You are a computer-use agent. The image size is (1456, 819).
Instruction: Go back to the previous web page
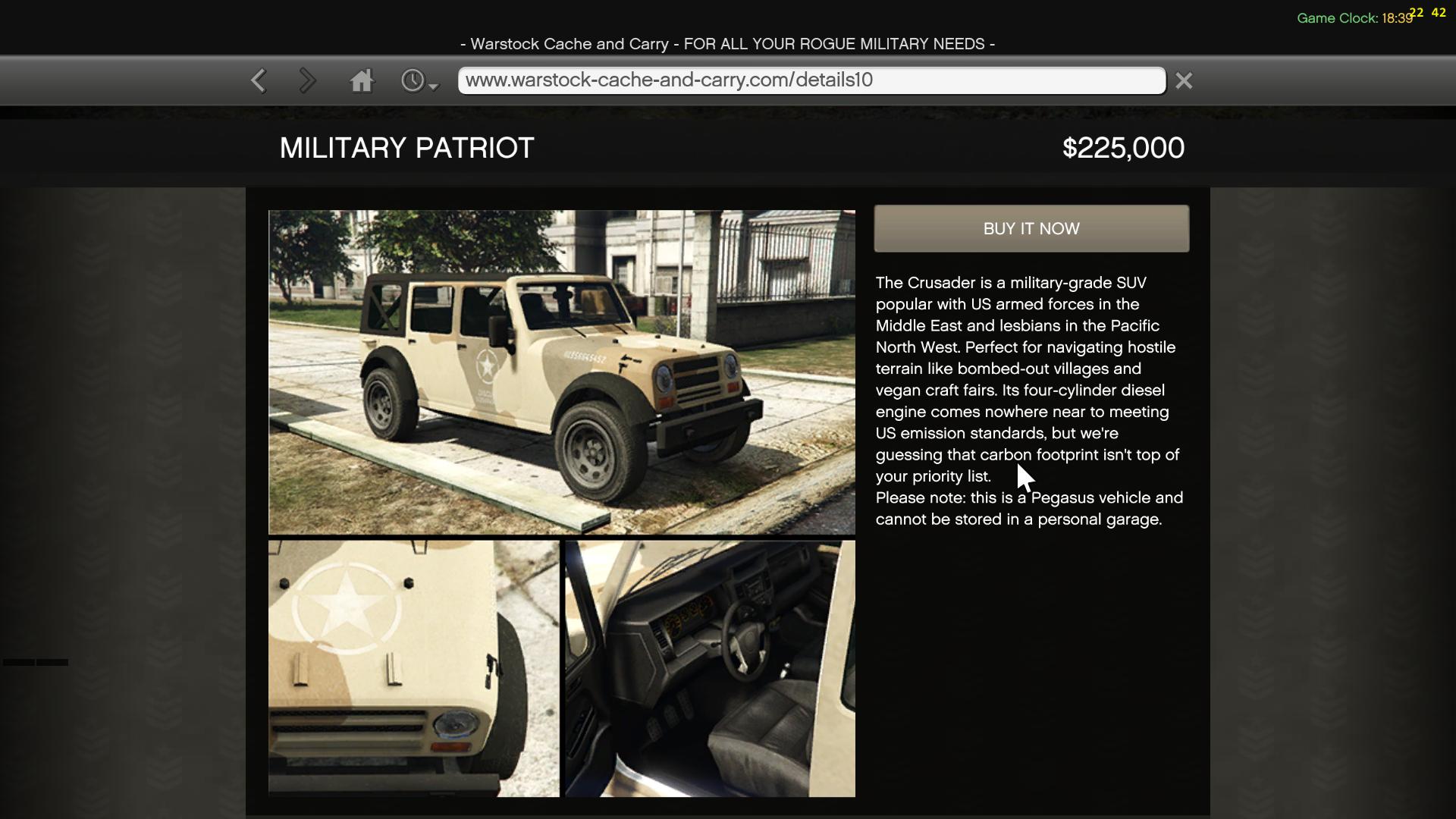259,80
